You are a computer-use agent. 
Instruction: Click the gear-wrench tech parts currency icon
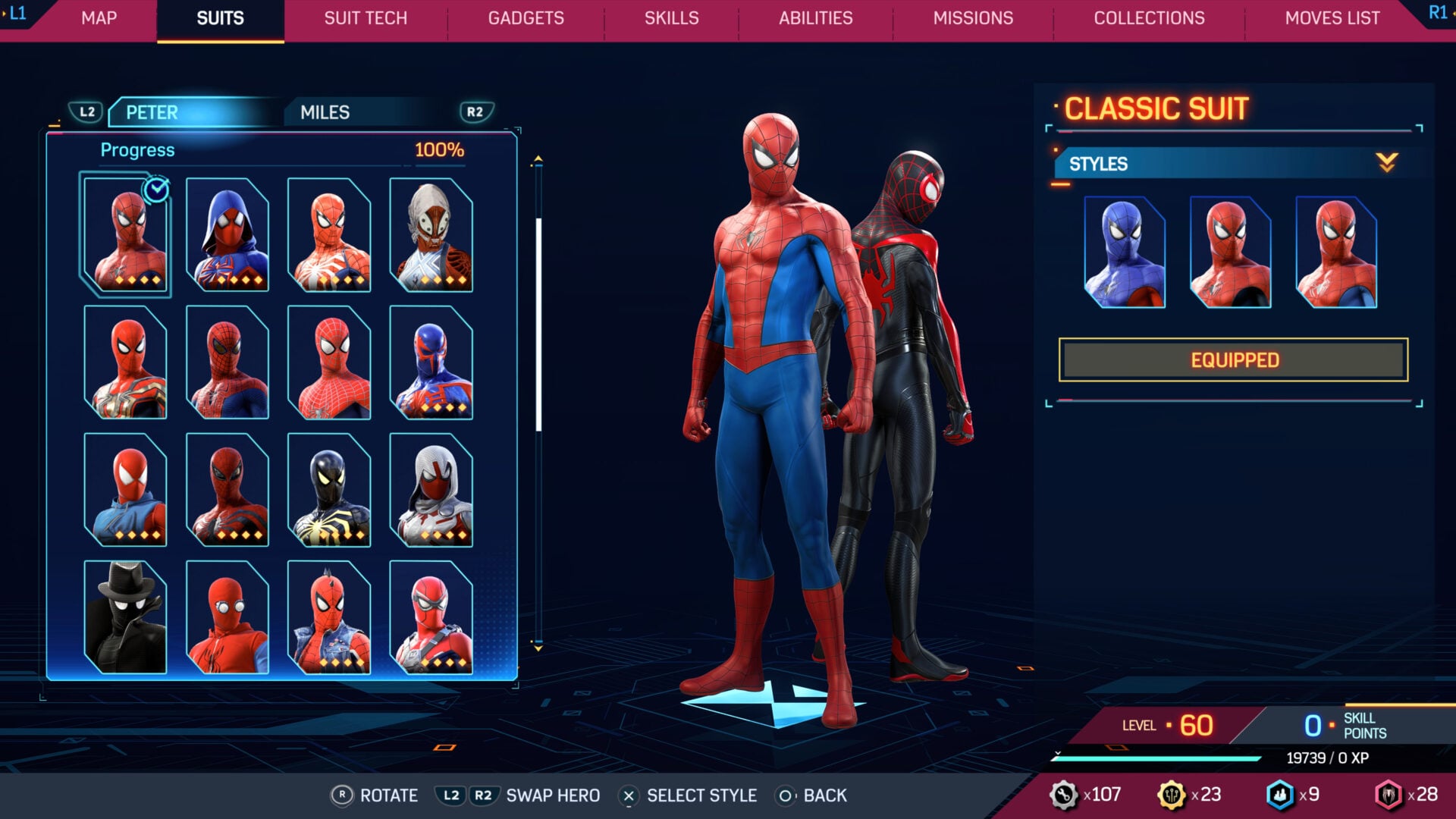1065,795
